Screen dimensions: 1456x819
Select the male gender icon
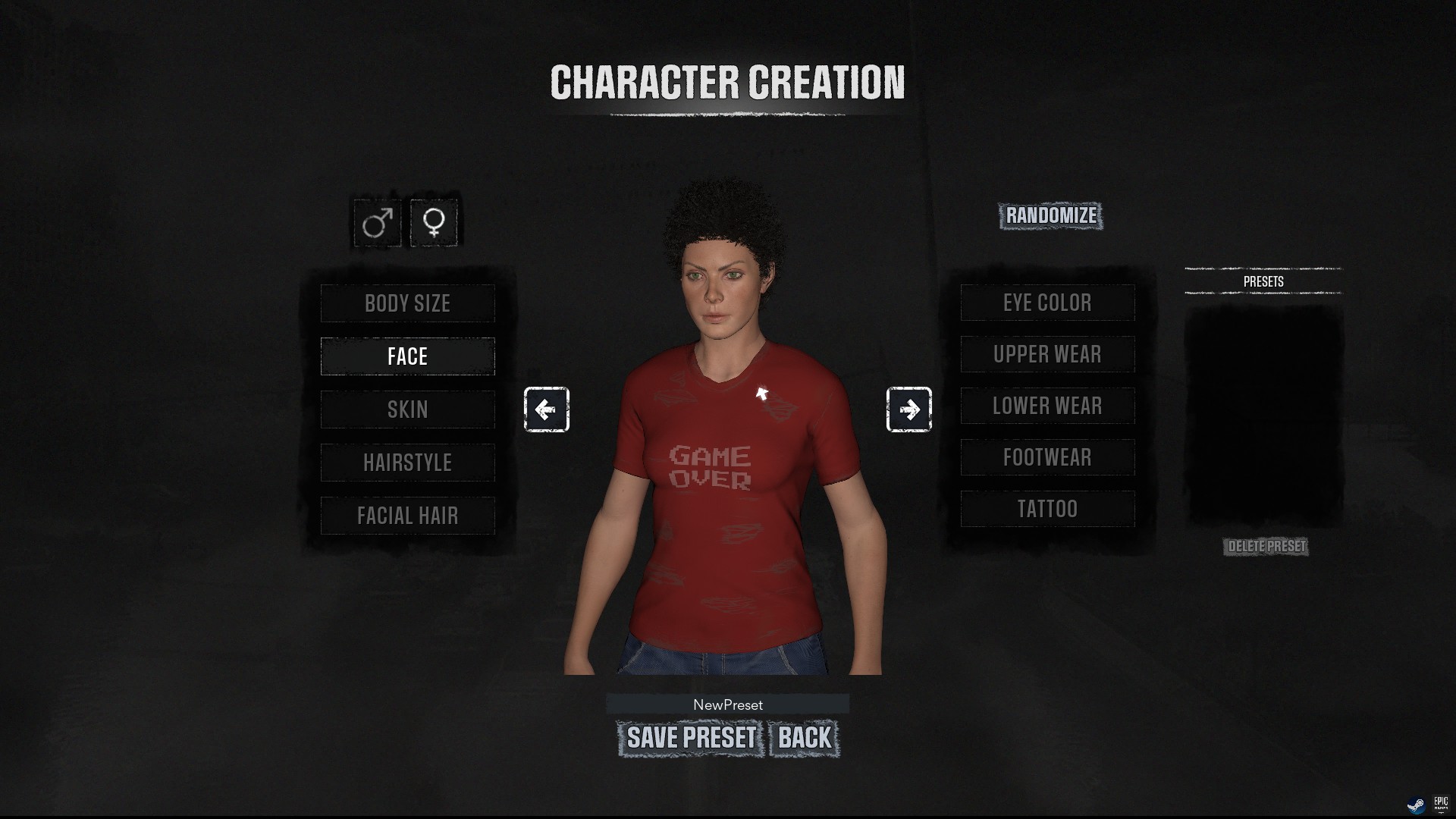tap(377, 223)
